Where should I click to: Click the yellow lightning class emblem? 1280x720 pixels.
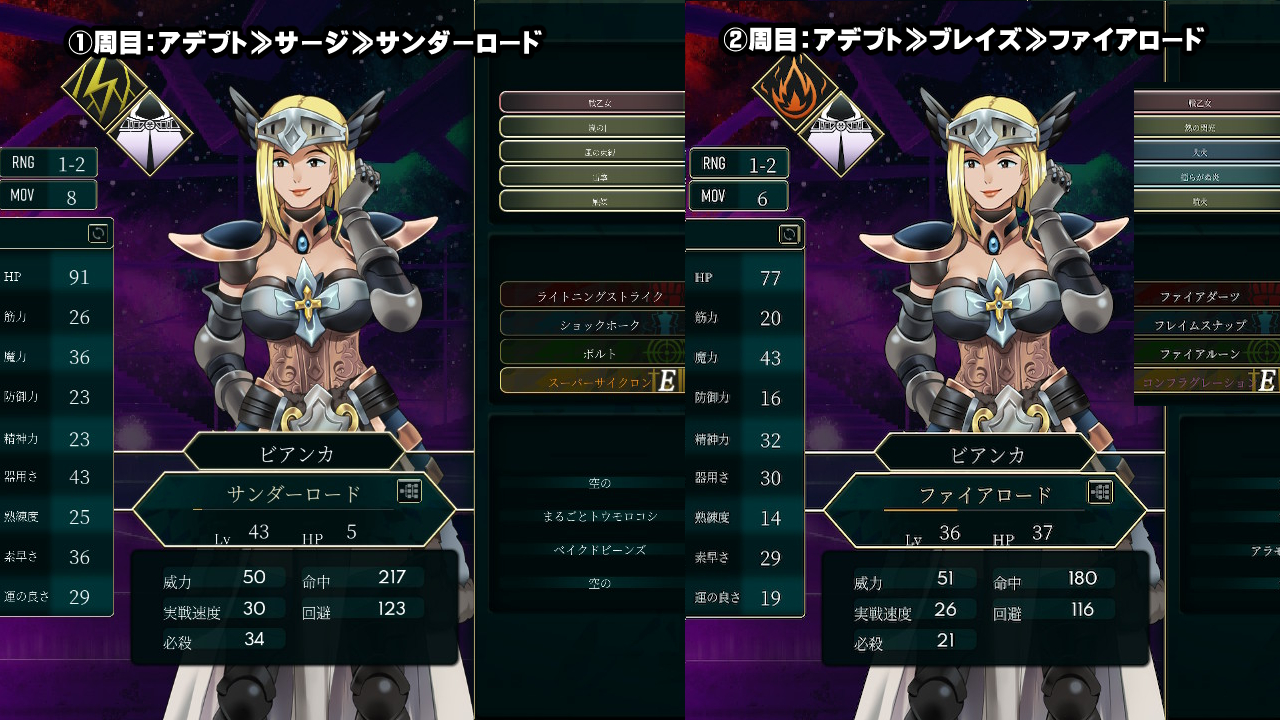click(x=104, y=86)
